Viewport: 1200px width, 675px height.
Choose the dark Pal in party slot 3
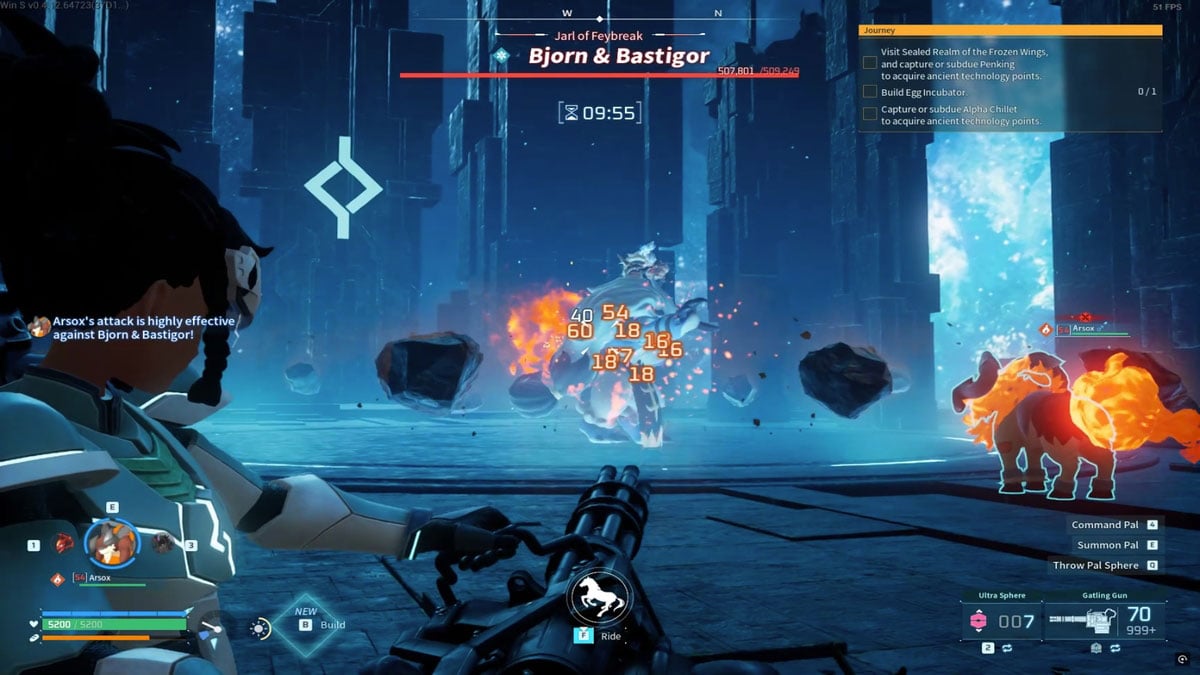point(162,543)
